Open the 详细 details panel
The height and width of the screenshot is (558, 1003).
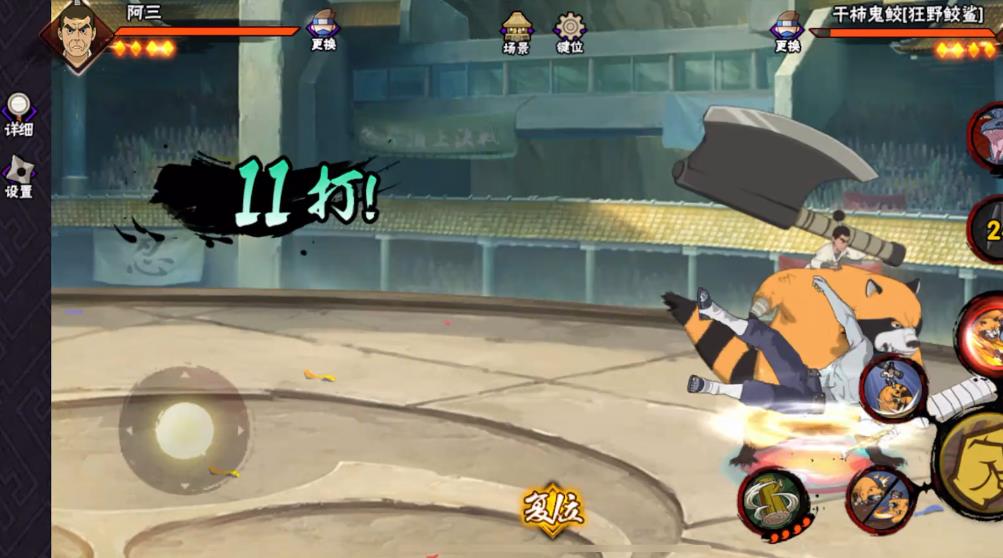click(19, 115)
